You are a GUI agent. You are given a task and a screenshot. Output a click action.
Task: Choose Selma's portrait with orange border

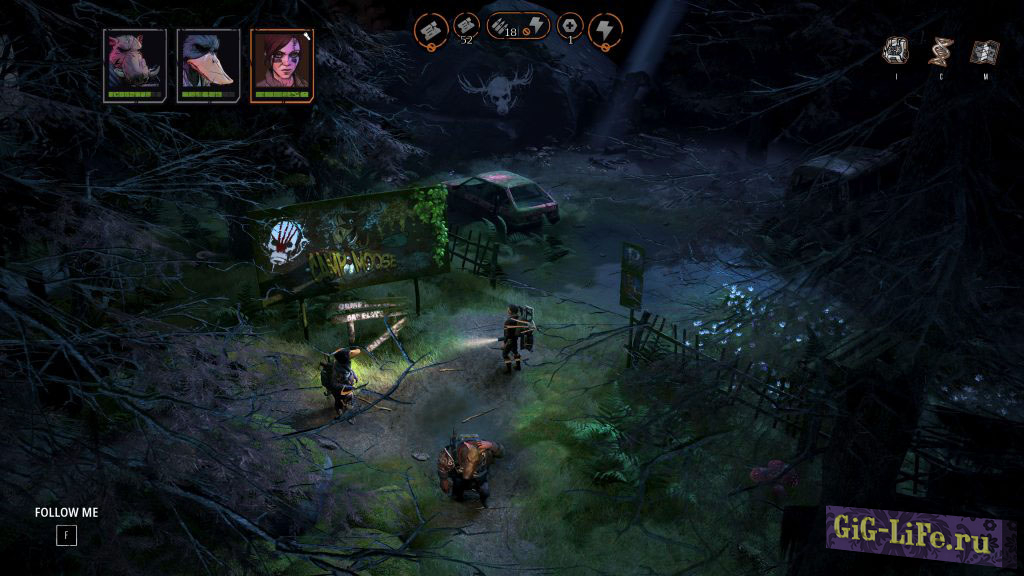281,65
